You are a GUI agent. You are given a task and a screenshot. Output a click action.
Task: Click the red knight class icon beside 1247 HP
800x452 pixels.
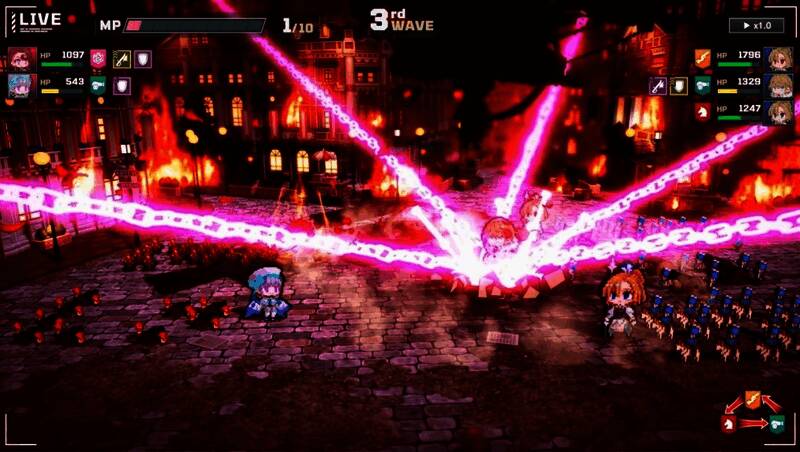click(x=702, y=112)
